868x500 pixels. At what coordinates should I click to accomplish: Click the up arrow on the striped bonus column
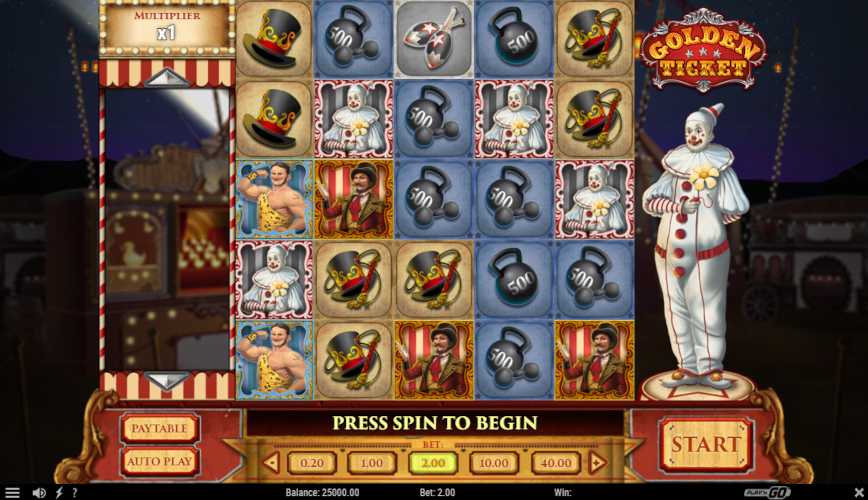[x=168, y=78]
